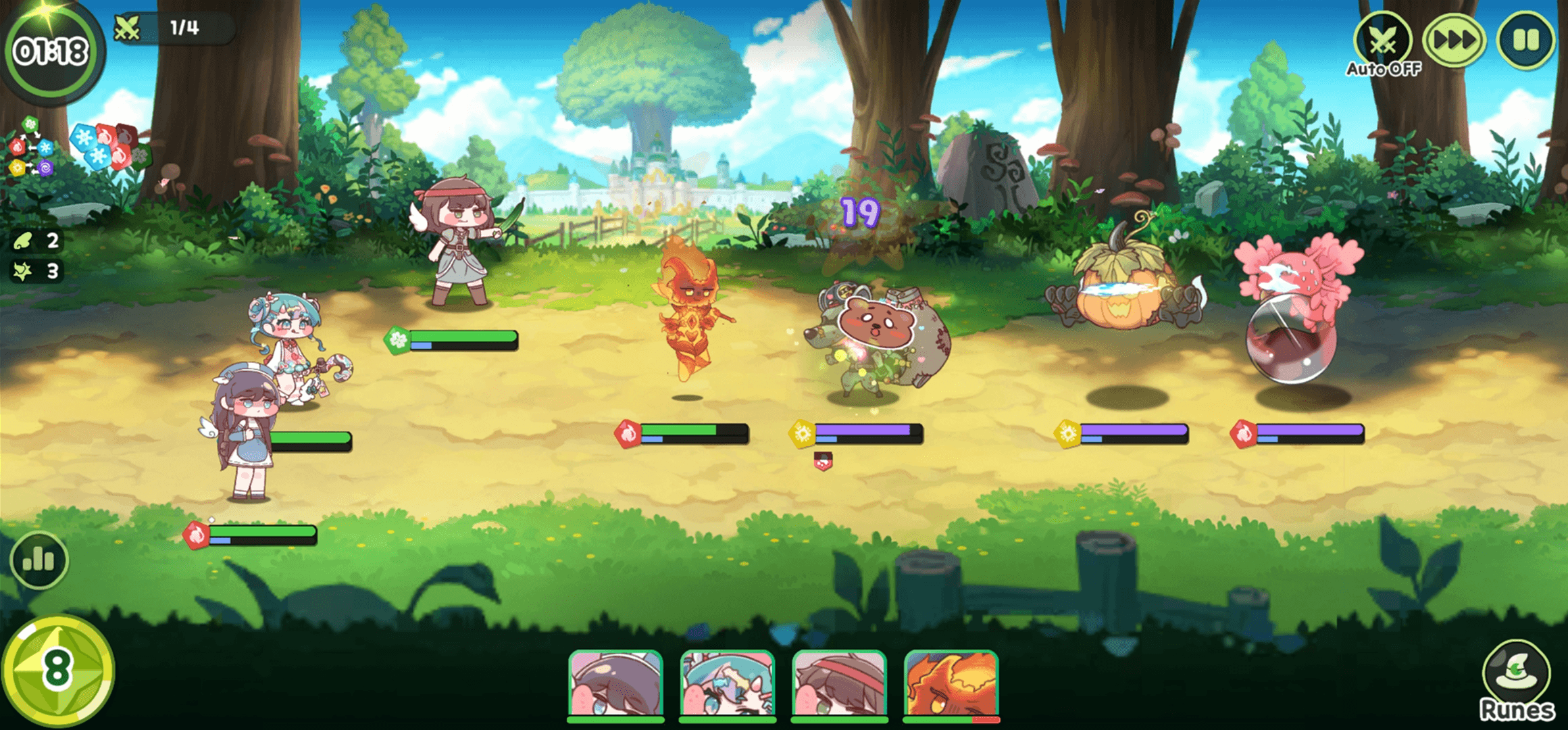This screenshot has width=1568, height=730.
Task: Select the red-headband hero portrait
Action: 839,684
